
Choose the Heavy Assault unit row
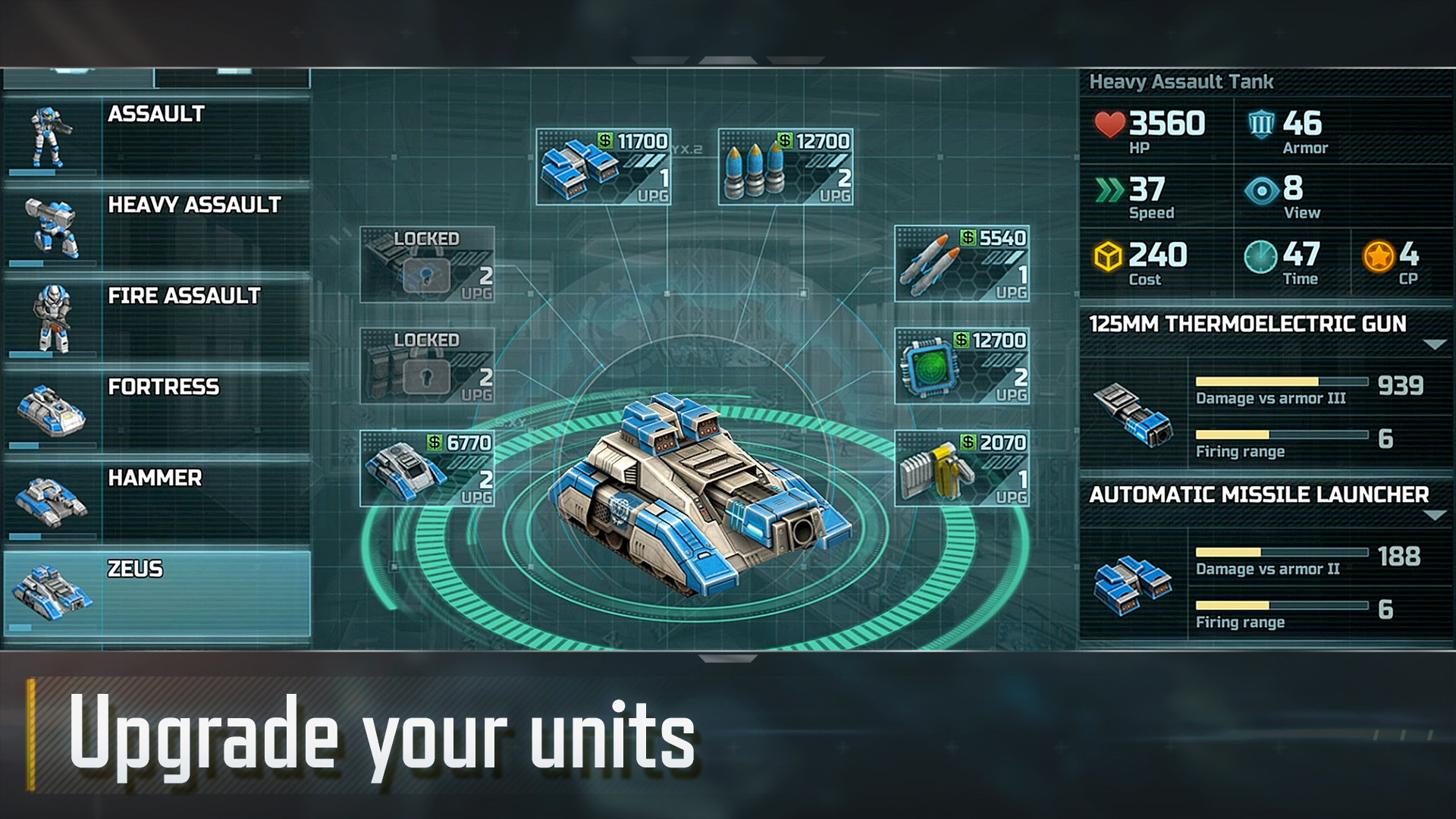(157, 227)
